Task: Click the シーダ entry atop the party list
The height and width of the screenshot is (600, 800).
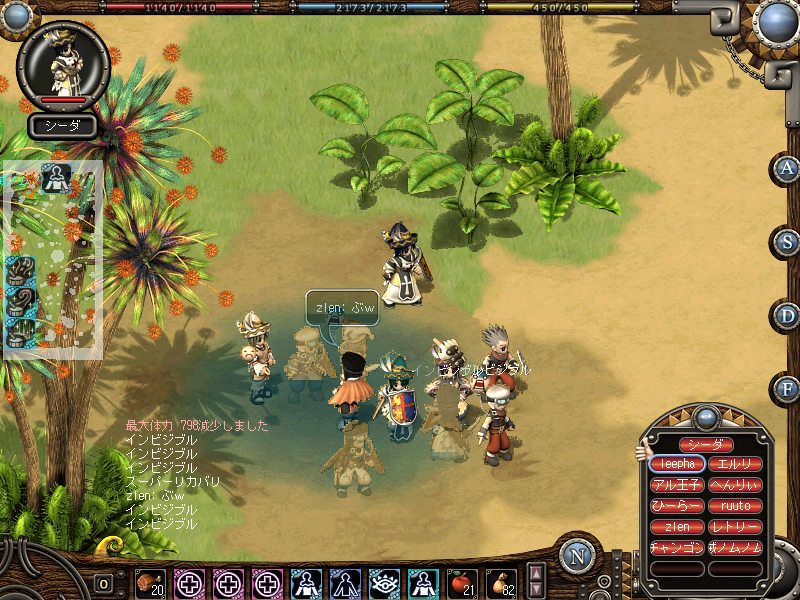Action: tap(706, 444)
